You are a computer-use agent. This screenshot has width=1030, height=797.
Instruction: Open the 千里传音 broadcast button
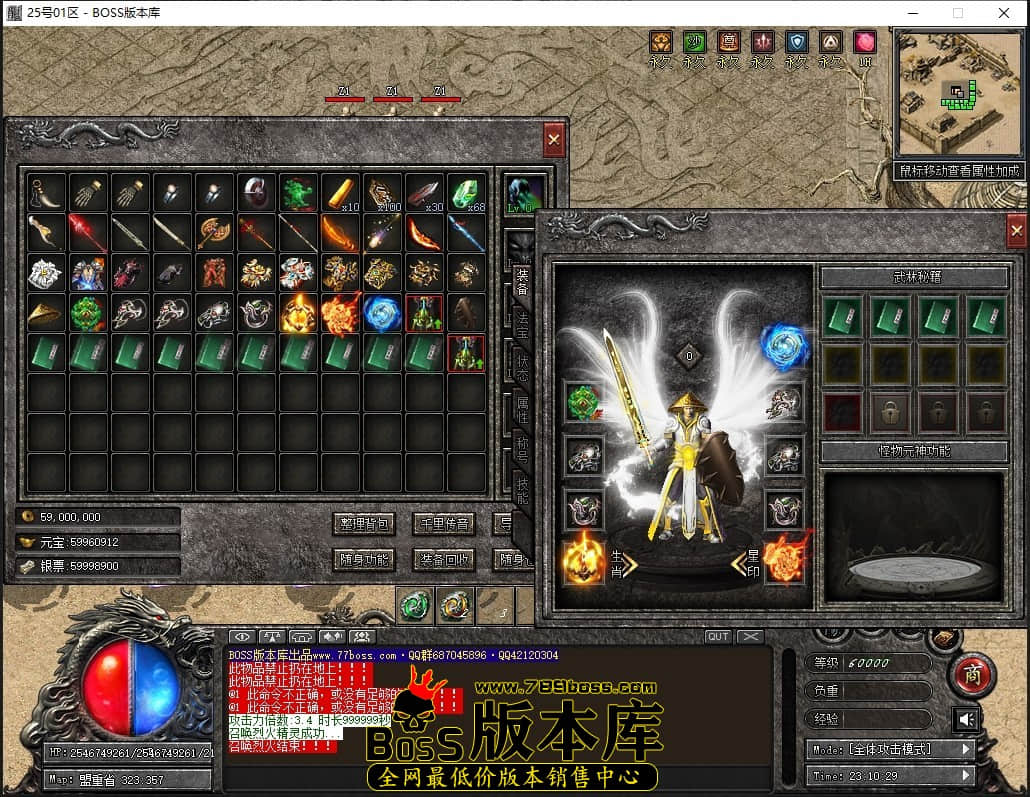pos(443,524)
